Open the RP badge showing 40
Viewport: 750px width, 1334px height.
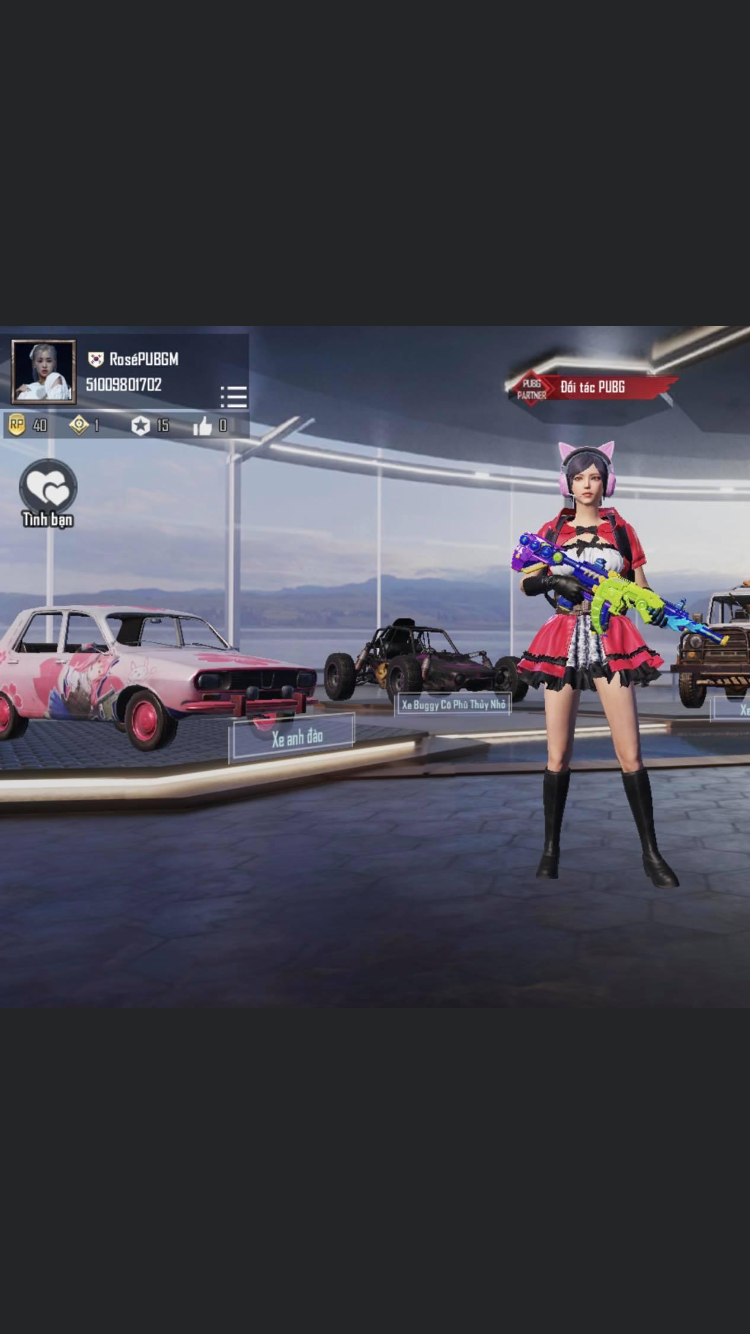tap(17, 425)
